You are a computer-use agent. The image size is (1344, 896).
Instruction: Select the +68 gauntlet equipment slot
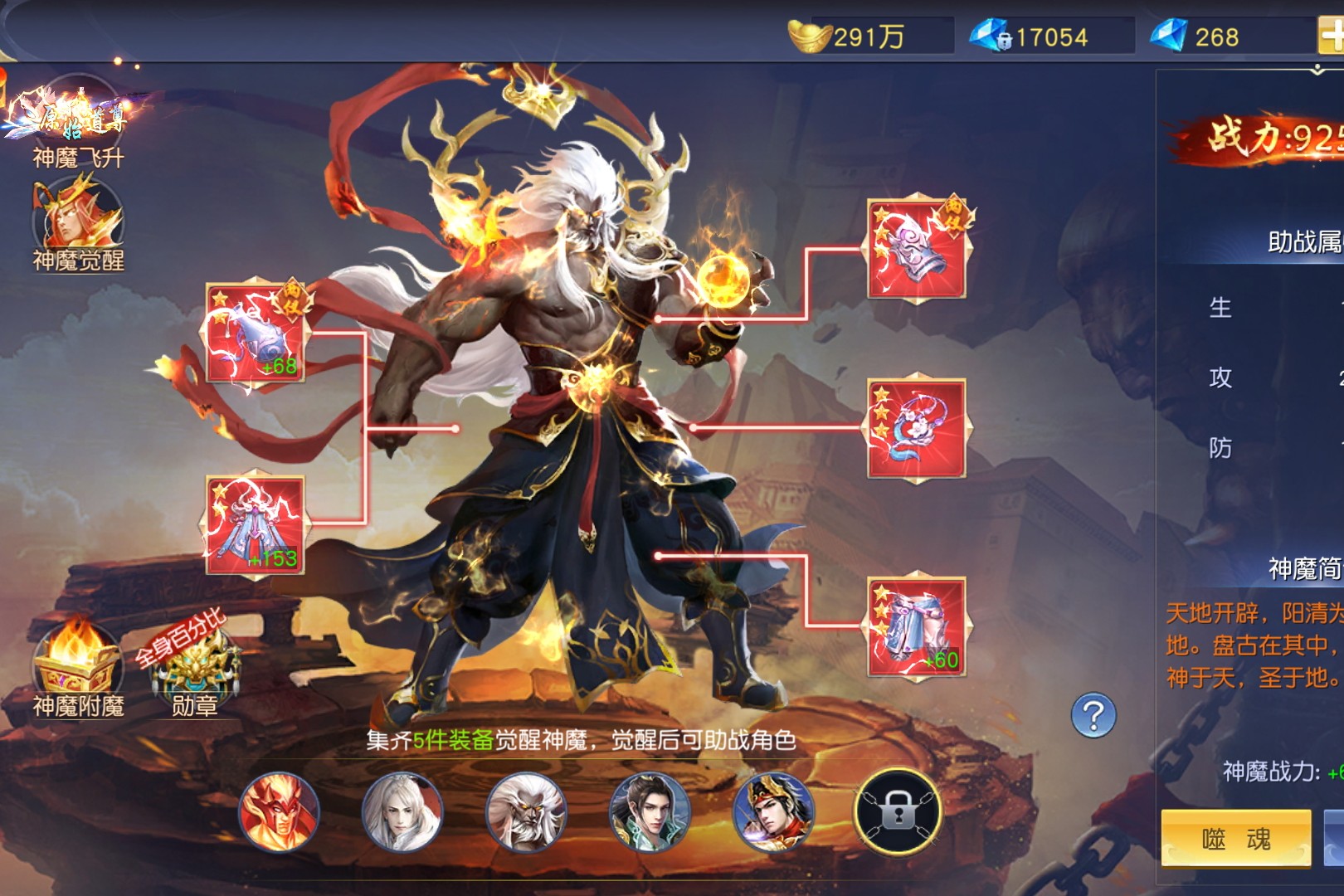tap(256, 334)
